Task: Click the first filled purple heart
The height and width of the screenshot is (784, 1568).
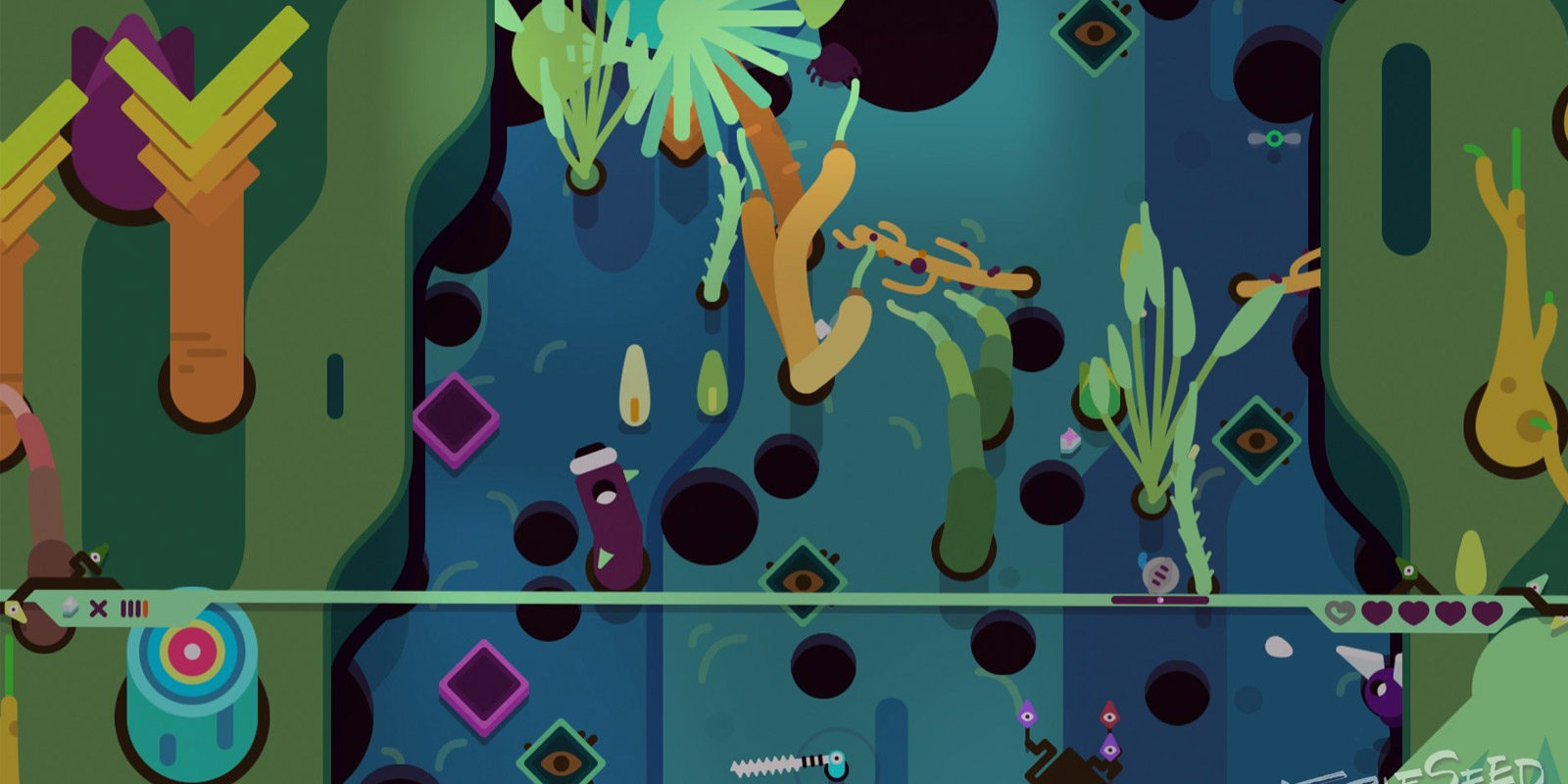Action: click(x=1376, y=612)
